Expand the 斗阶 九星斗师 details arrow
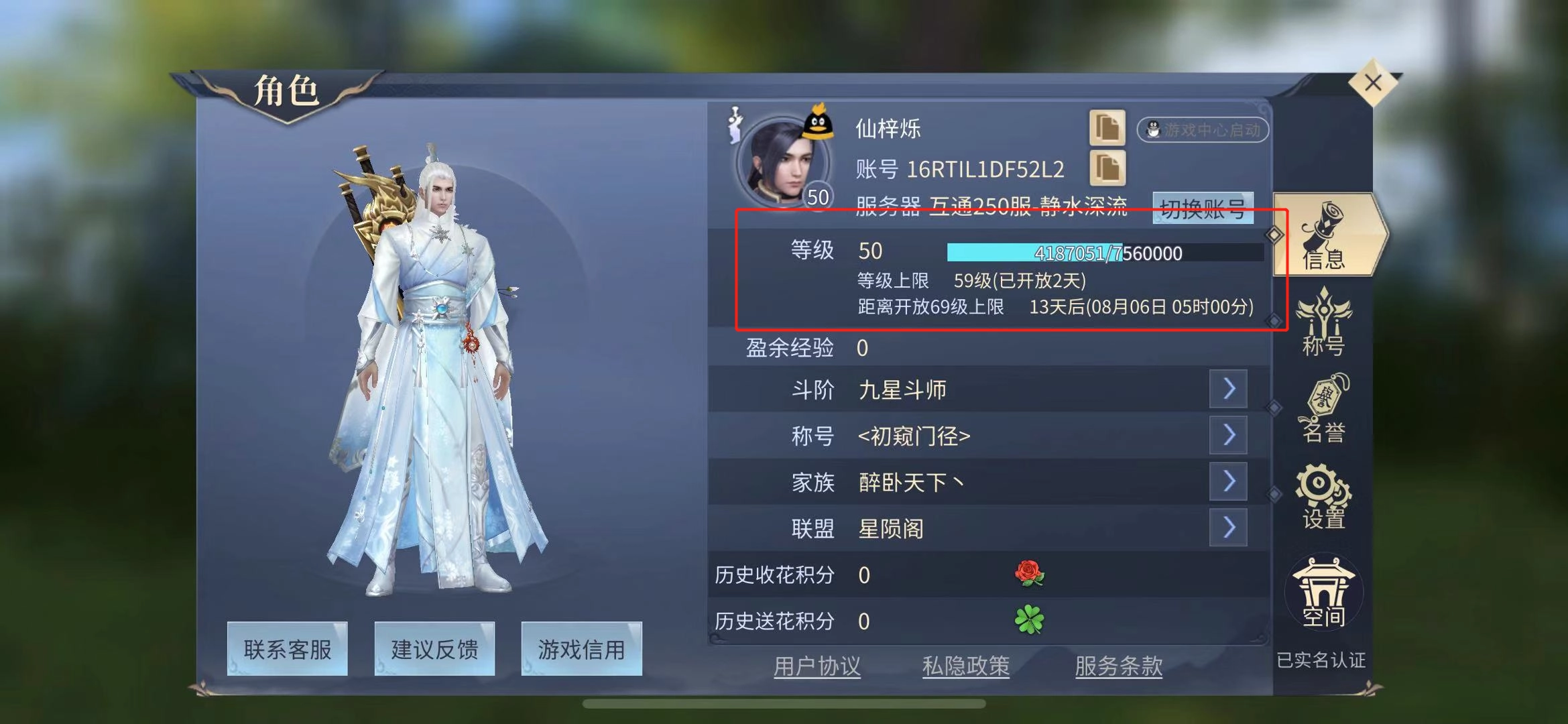 tap(1227, 389)
